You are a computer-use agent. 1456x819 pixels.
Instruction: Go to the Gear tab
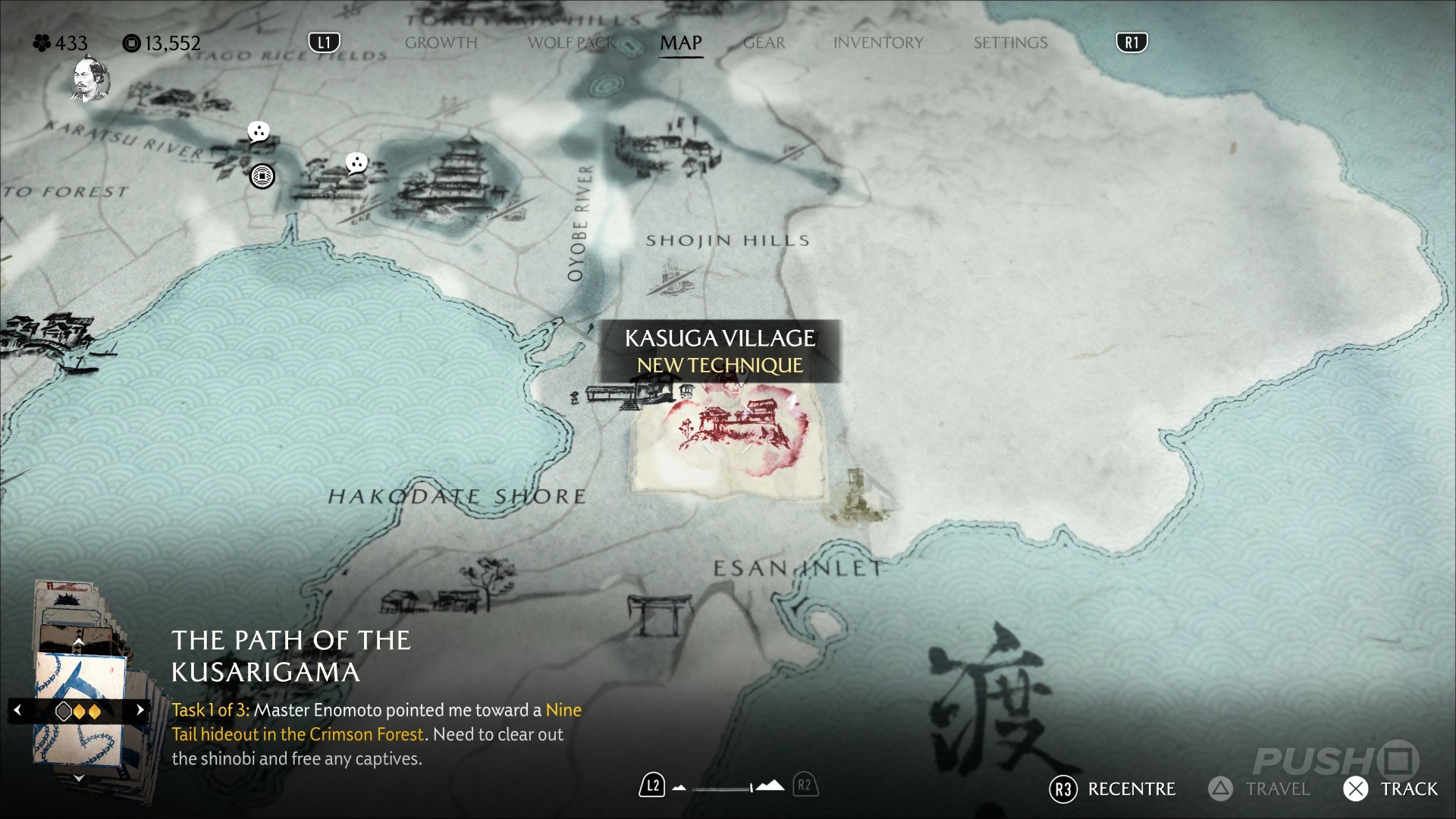[x=764, y=43]
